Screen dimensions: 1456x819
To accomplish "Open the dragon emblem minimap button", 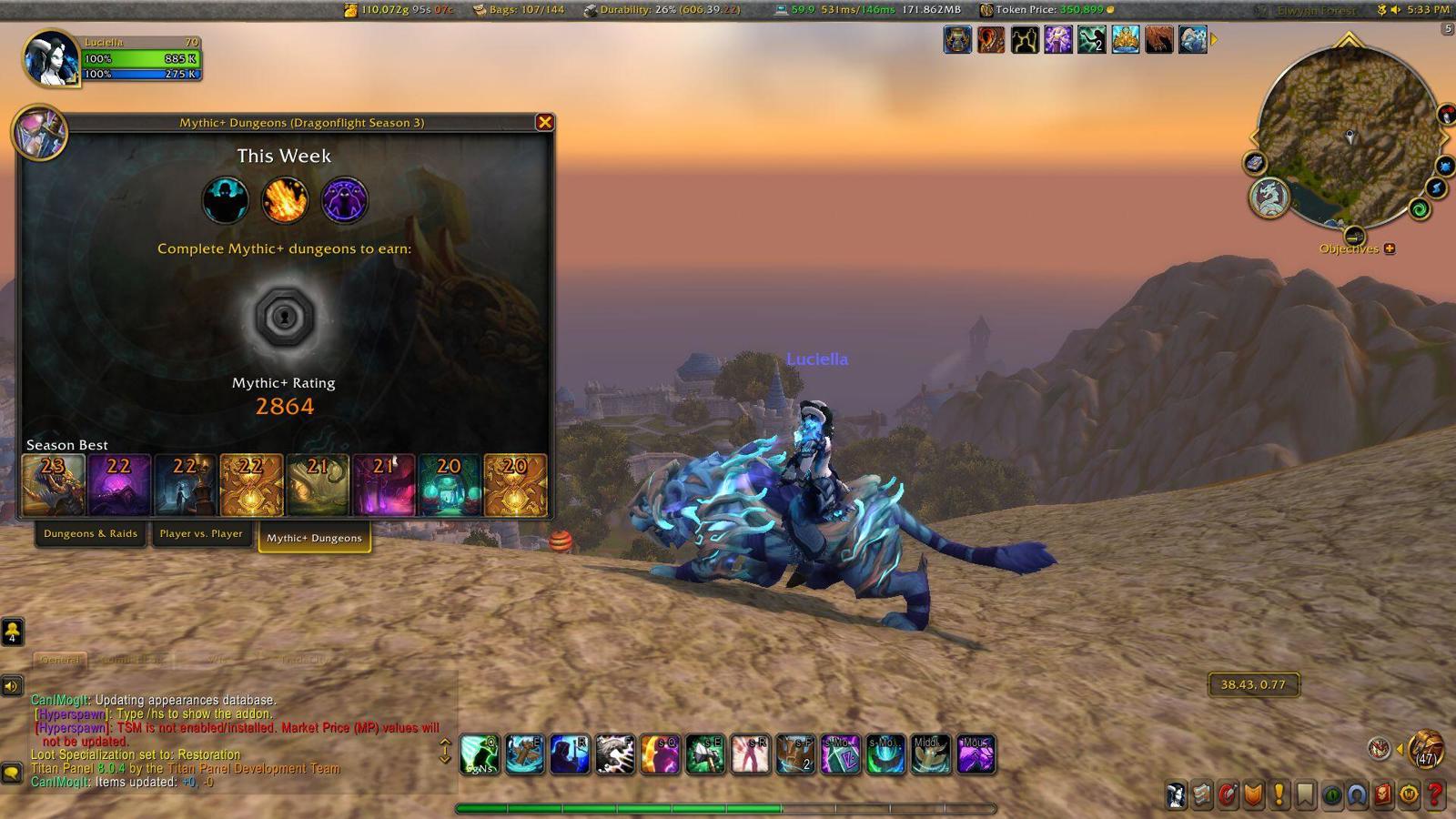I will (x=1269, y=197).
